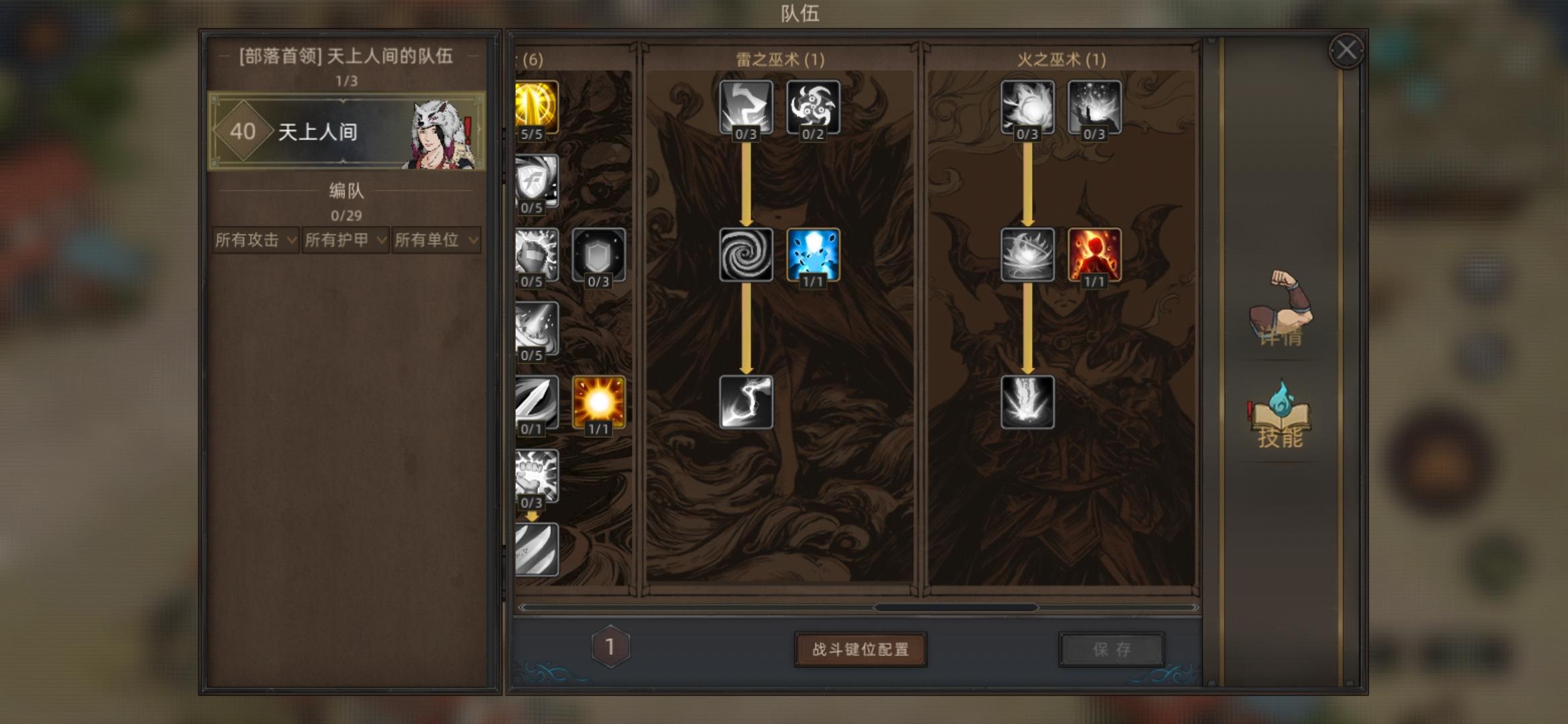Open the 所有攻击 filter dropdown
This screenshot has width=1568, height=724.
(253, 241)
